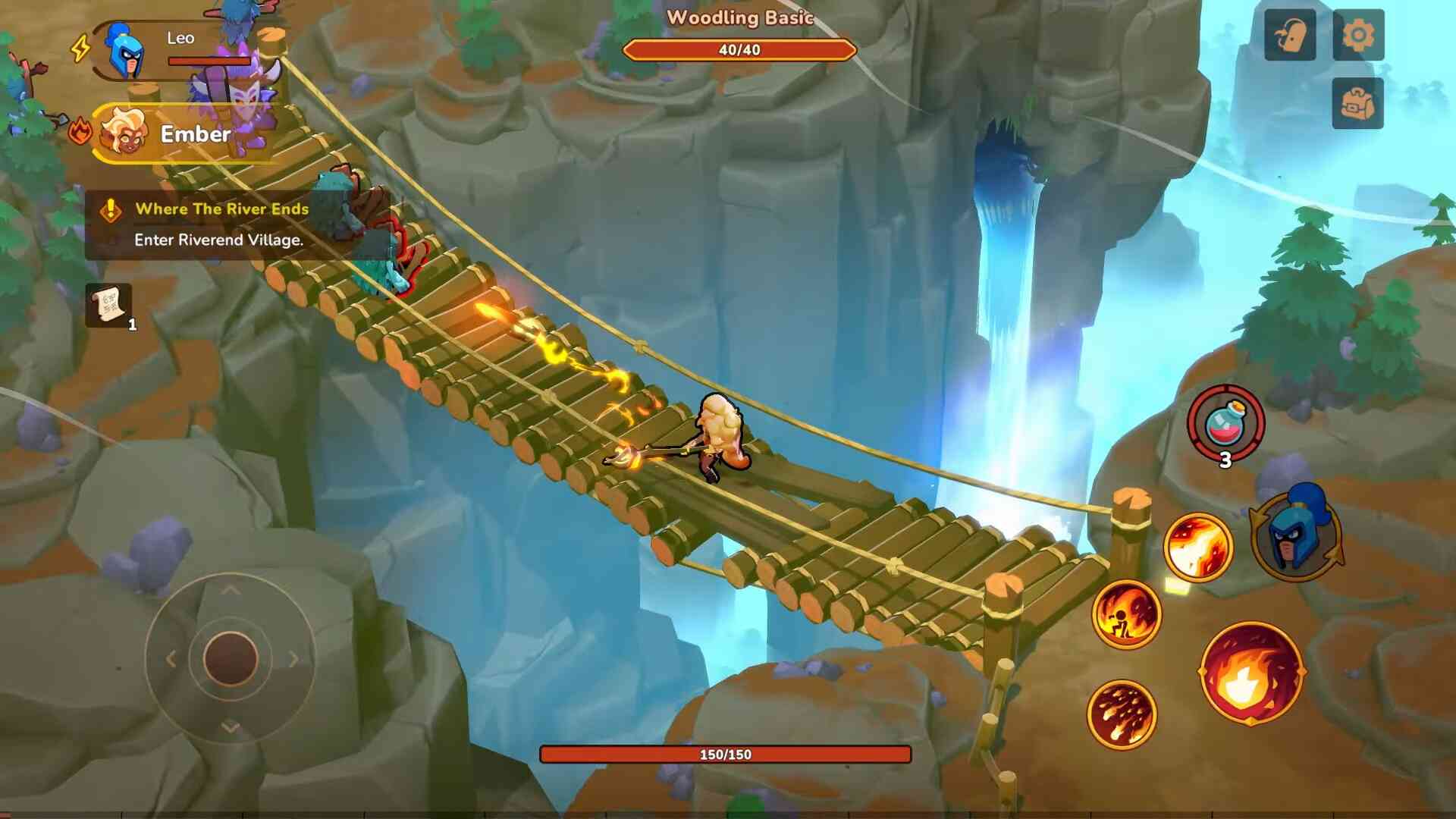Open the backpack inventory

pos(1357,103)
